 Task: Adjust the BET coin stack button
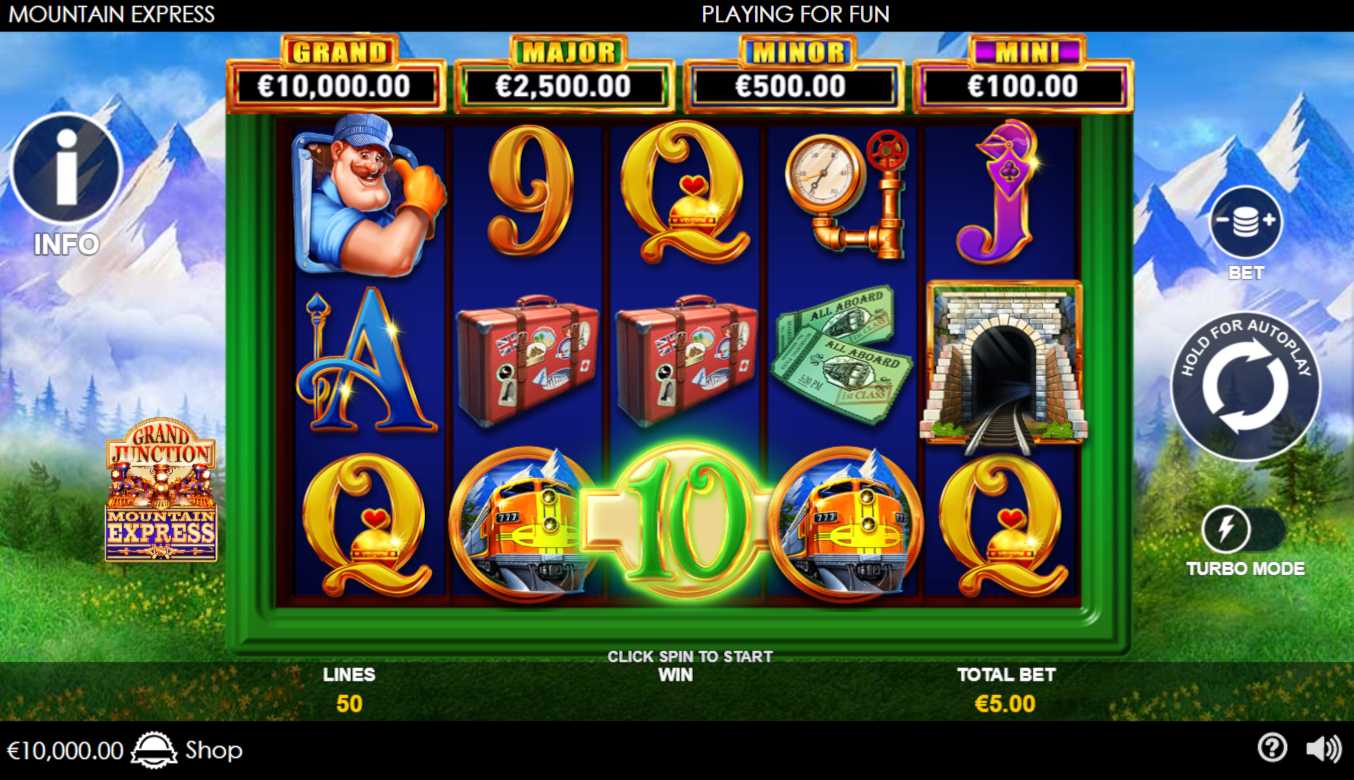[x=1245, y=222]
